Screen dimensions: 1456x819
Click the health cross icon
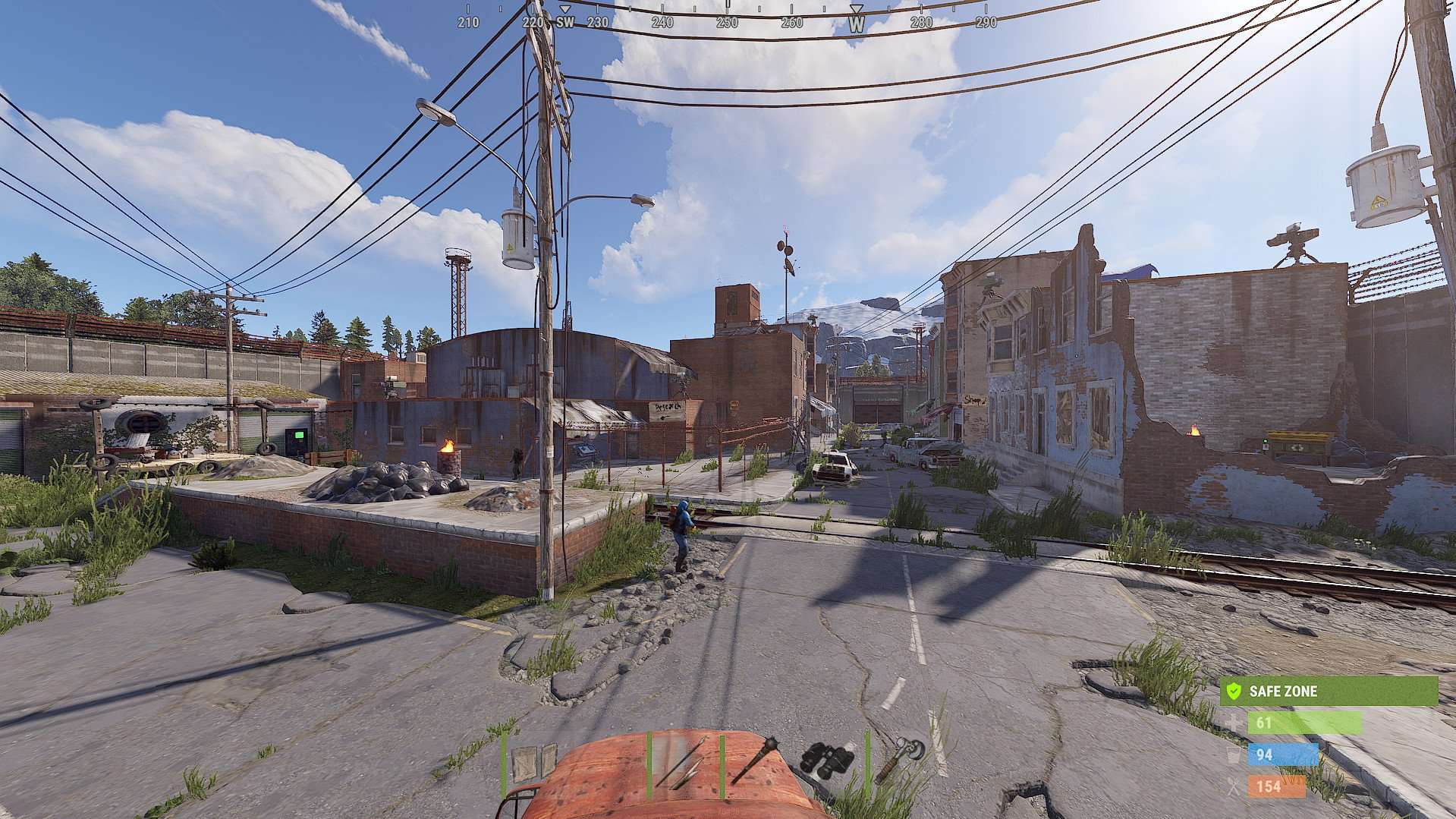[1235, 723]
